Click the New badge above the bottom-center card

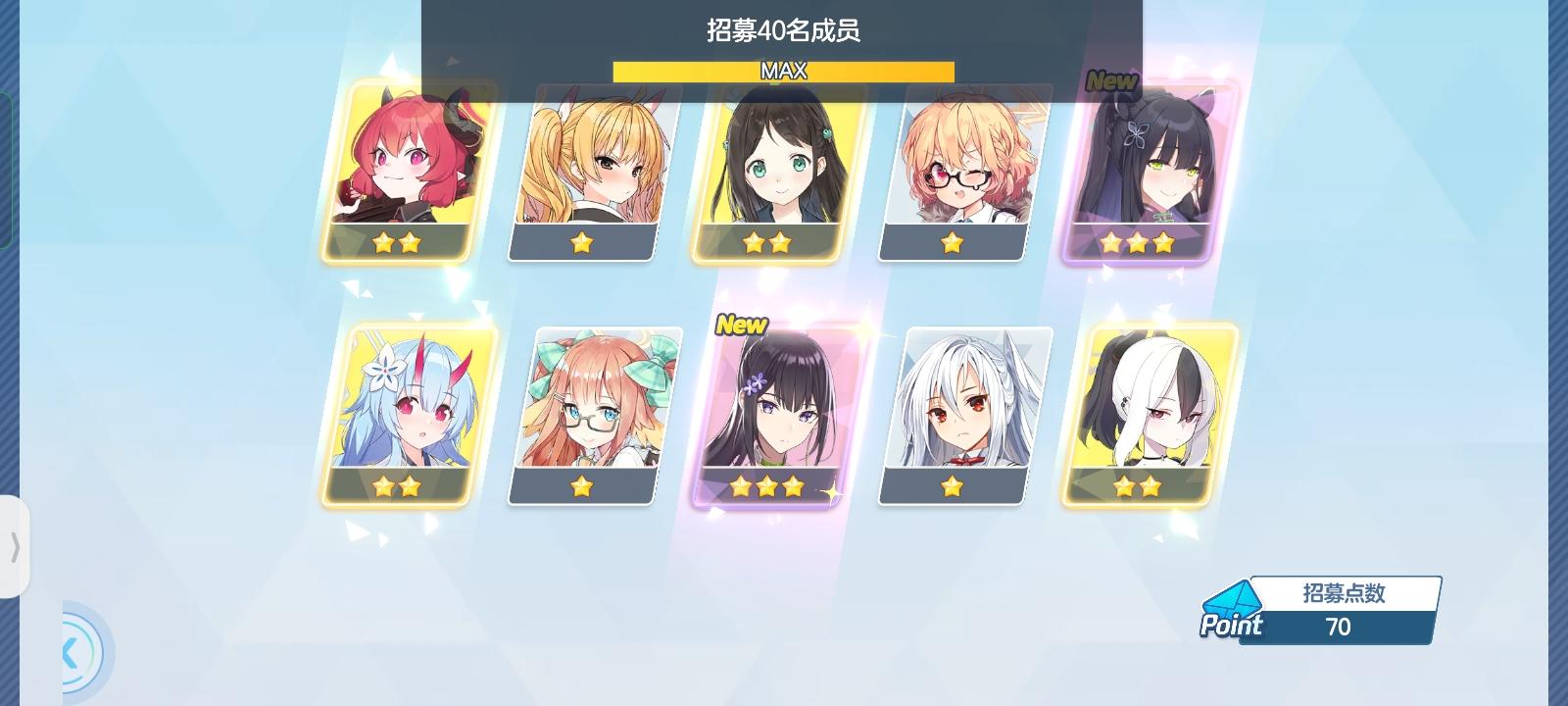pyautogui.click(x=740, y=323)
